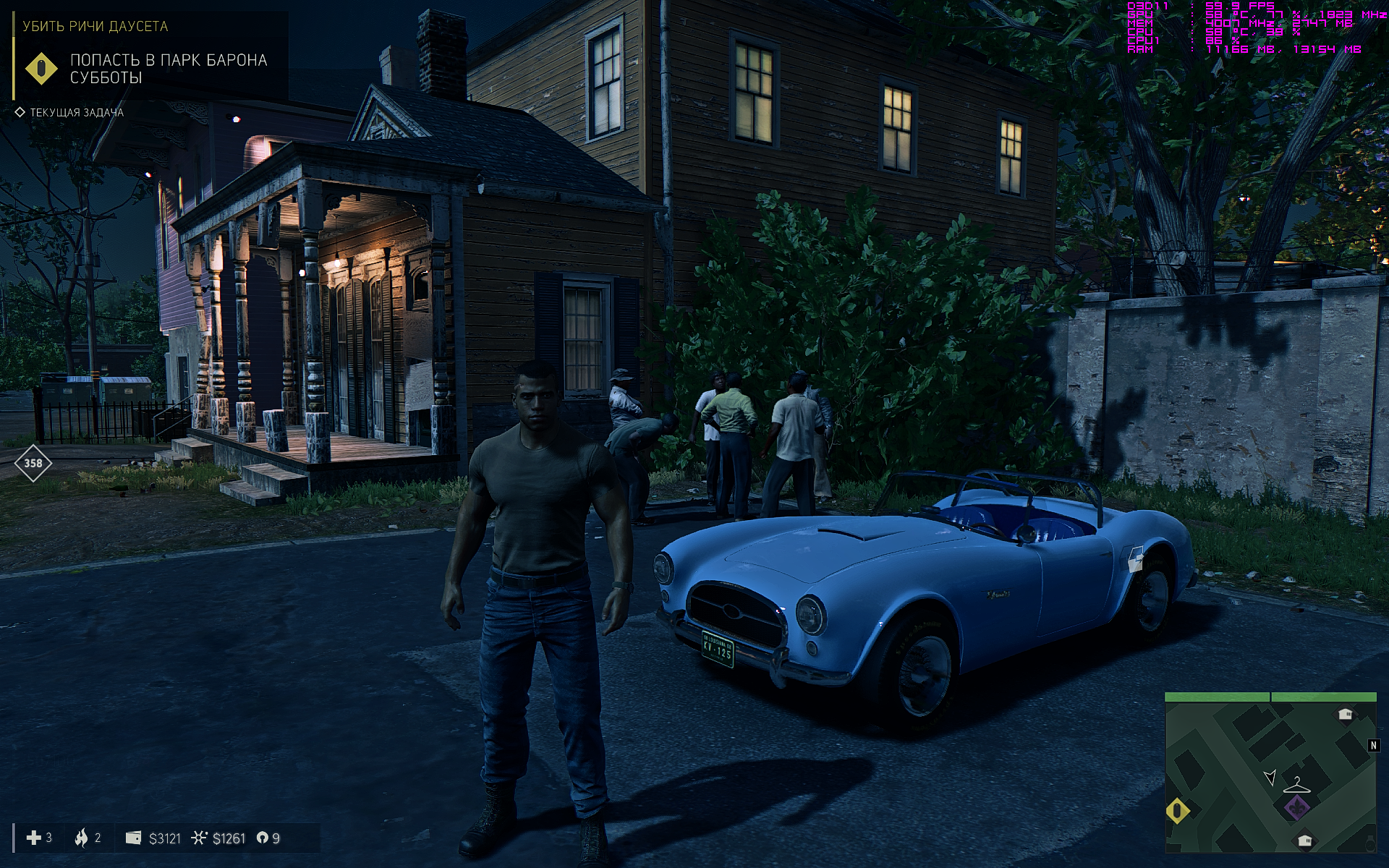Click the wallet cash icon
This screenshot has height=868, width=1389.
click(133, 838)
